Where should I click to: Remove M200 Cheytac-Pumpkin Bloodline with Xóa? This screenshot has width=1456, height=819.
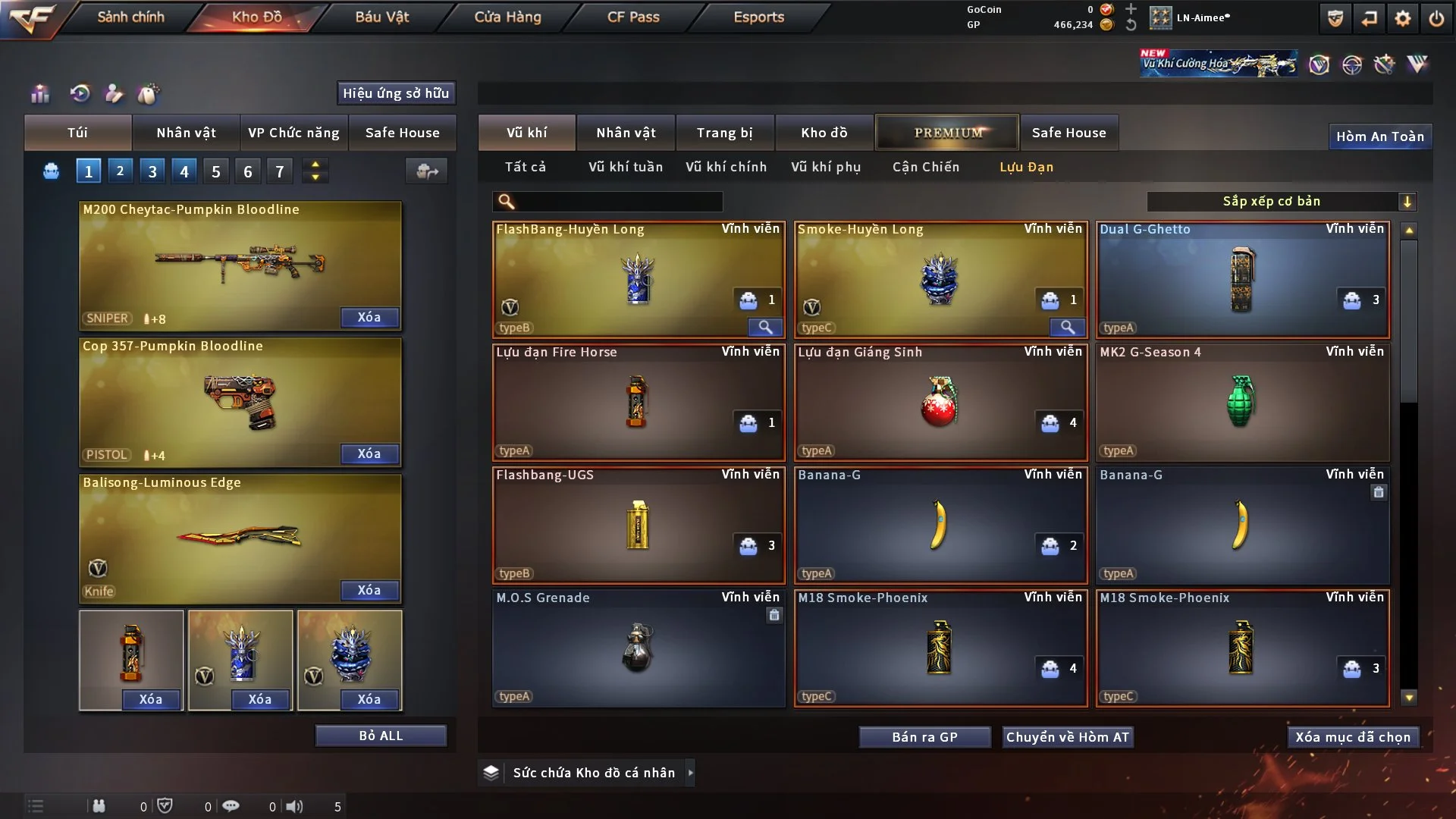[x=369, y=317]
